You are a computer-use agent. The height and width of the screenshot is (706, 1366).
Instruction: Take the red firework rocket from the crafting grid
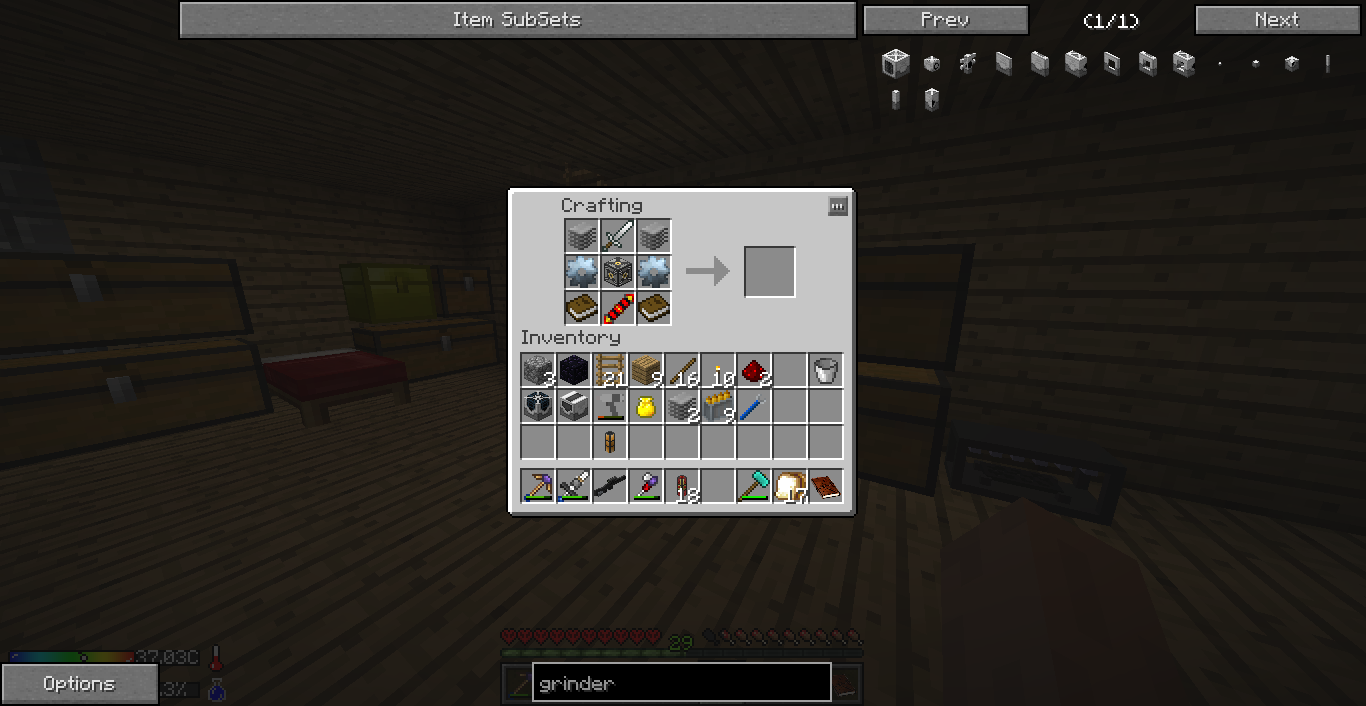point(618,308)
